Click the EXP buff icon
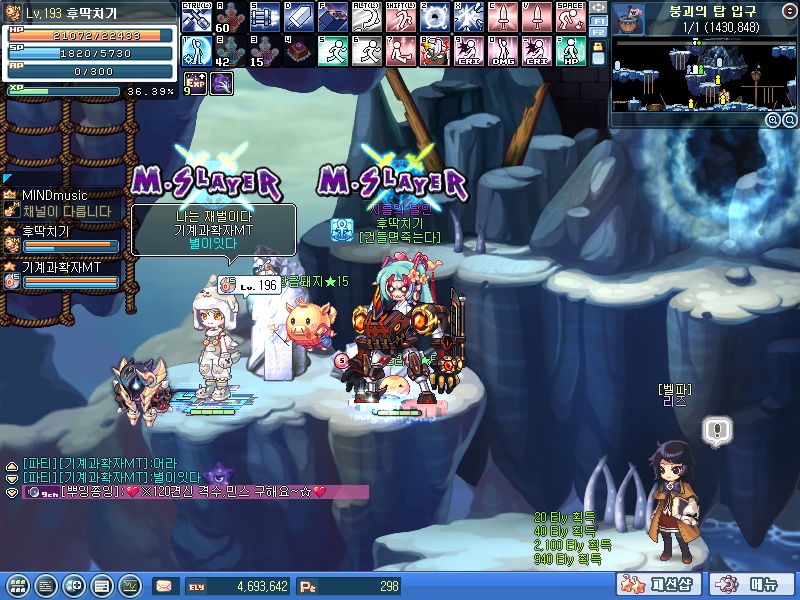The image size is (800, 600). (x=195, y=84)
